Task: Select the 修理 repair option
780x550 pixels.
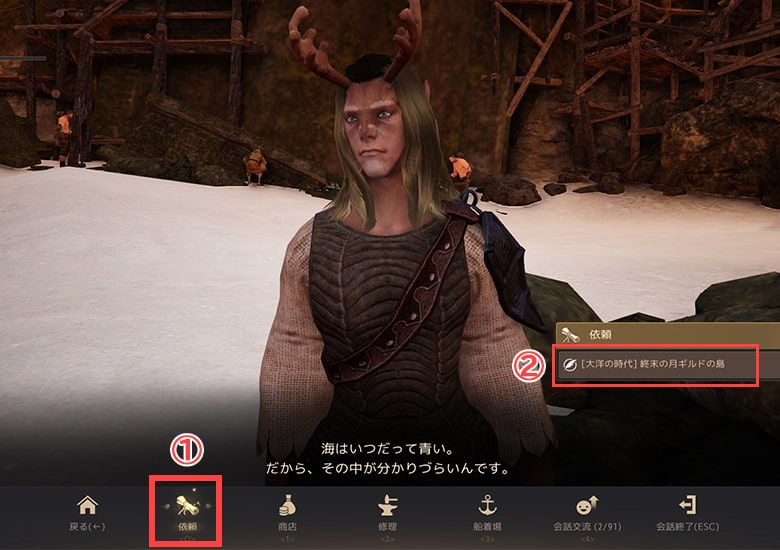Action: pyautogui.click(x=385, y=512)
